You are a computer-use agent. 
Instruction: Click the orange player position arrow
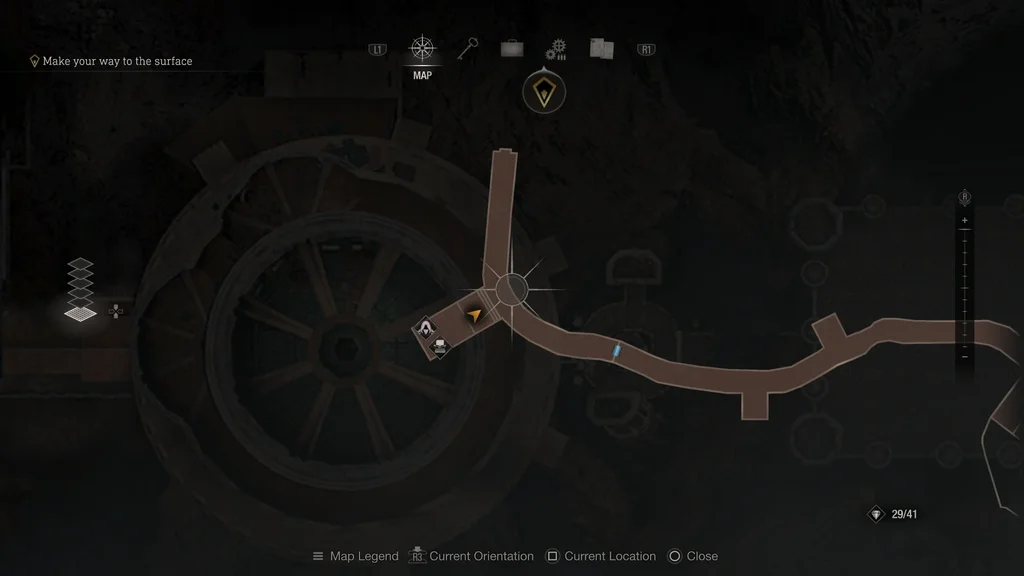pyautogui.click(x=474, y=314)
